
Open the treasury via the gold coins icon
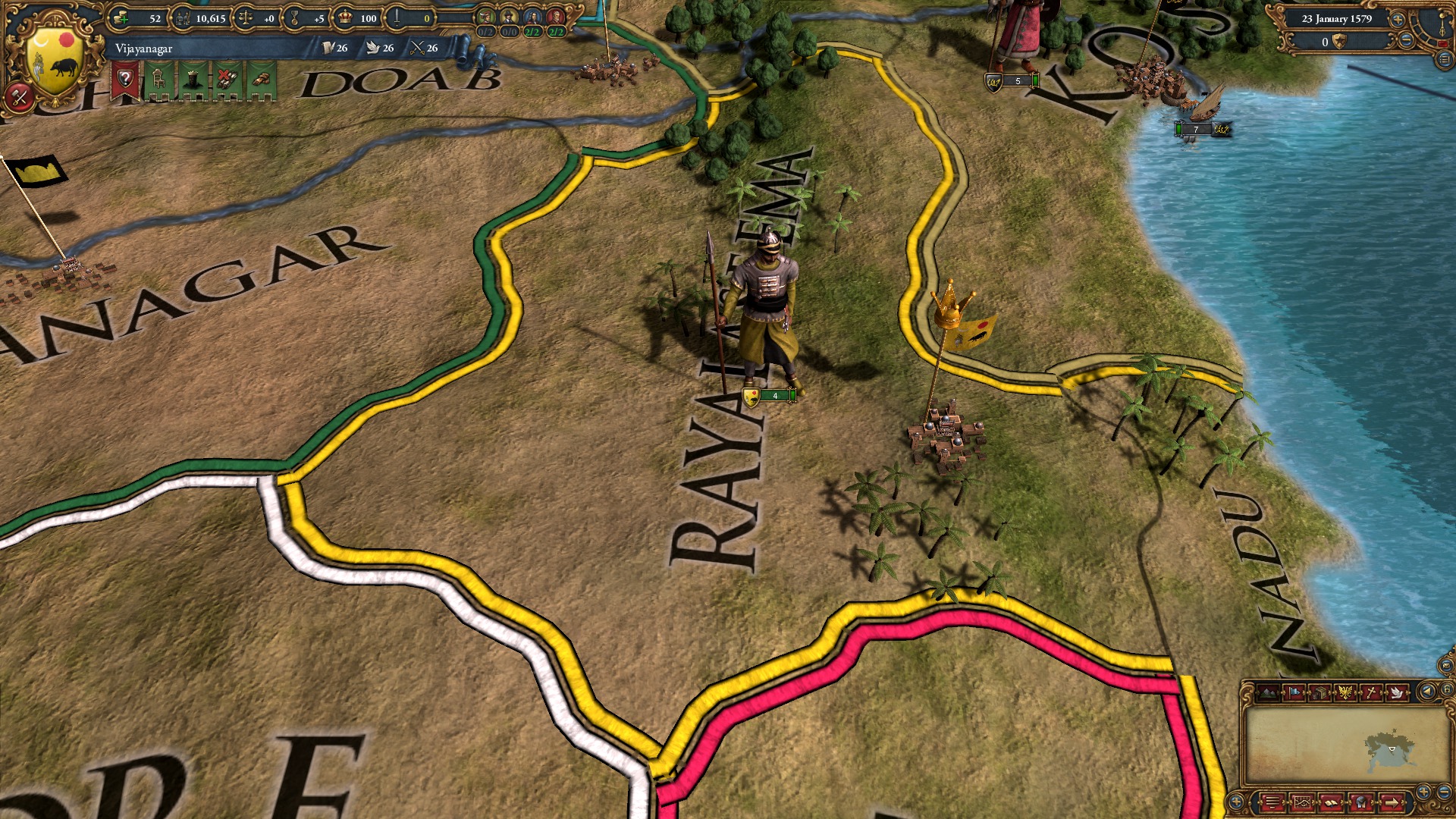pyautogui.click(x=121, y=18)
